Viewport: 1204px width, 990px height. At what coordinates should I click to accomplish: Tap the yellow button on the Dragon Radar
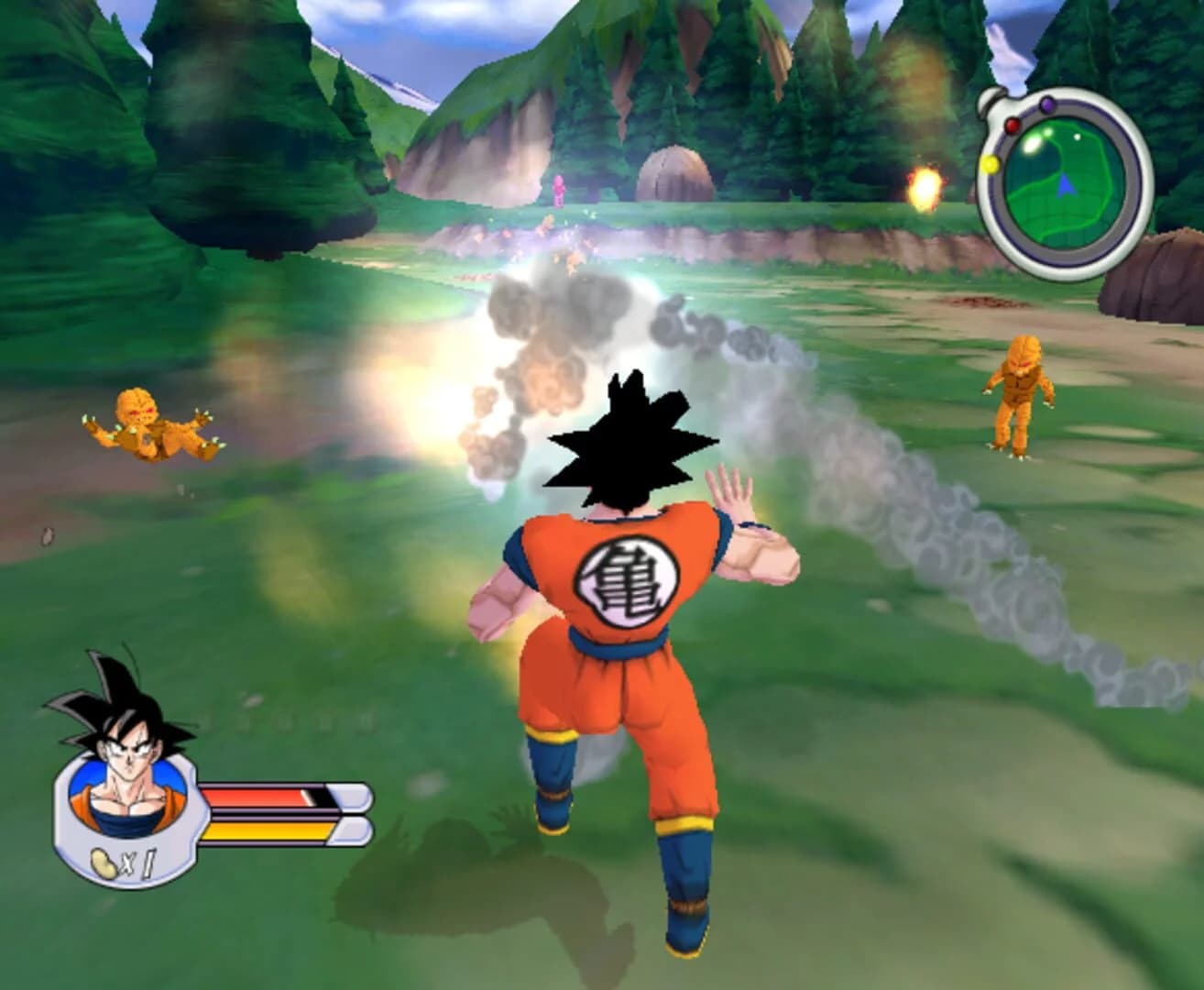[x=991, y=163]
